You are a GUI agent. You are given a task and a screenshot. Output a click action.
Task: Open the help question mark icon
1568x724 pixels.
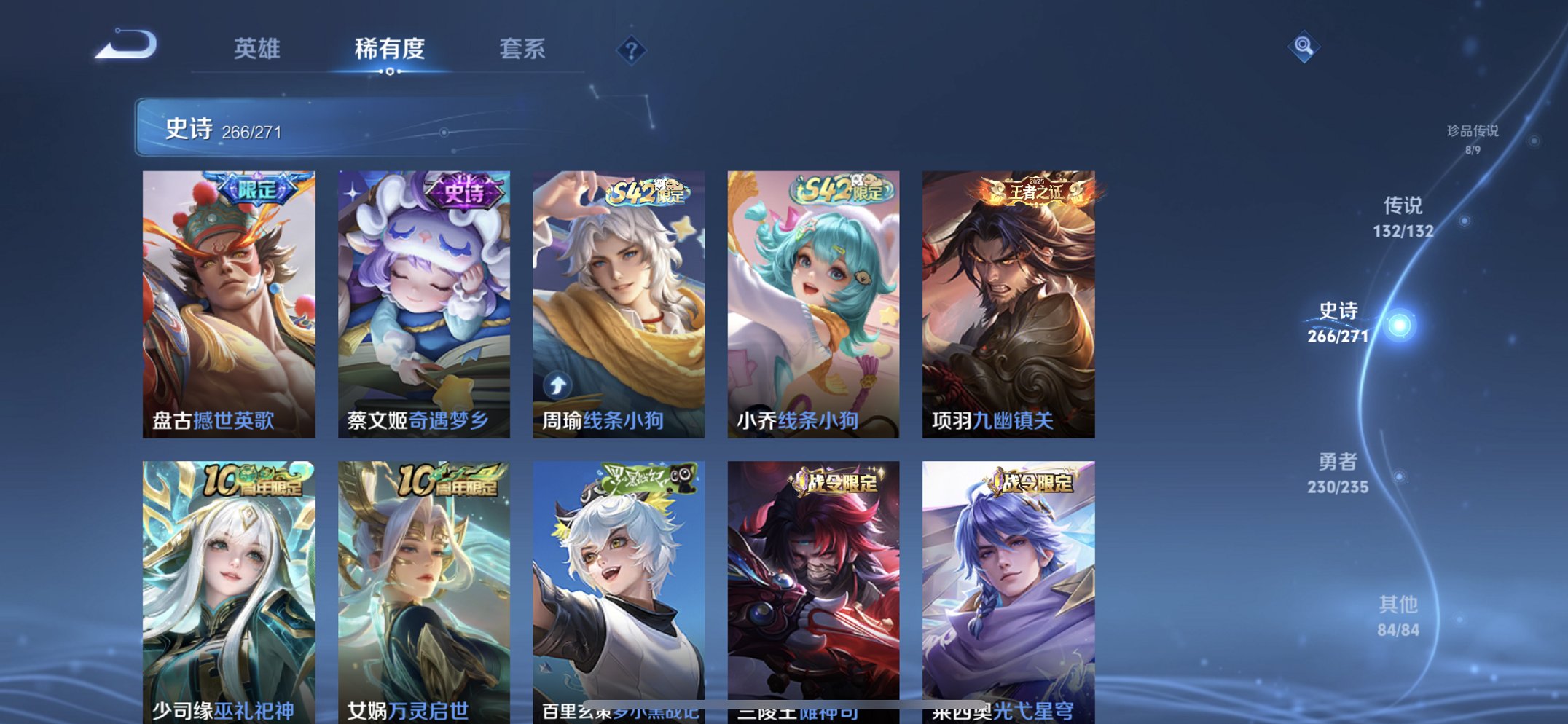click(632, 50)
